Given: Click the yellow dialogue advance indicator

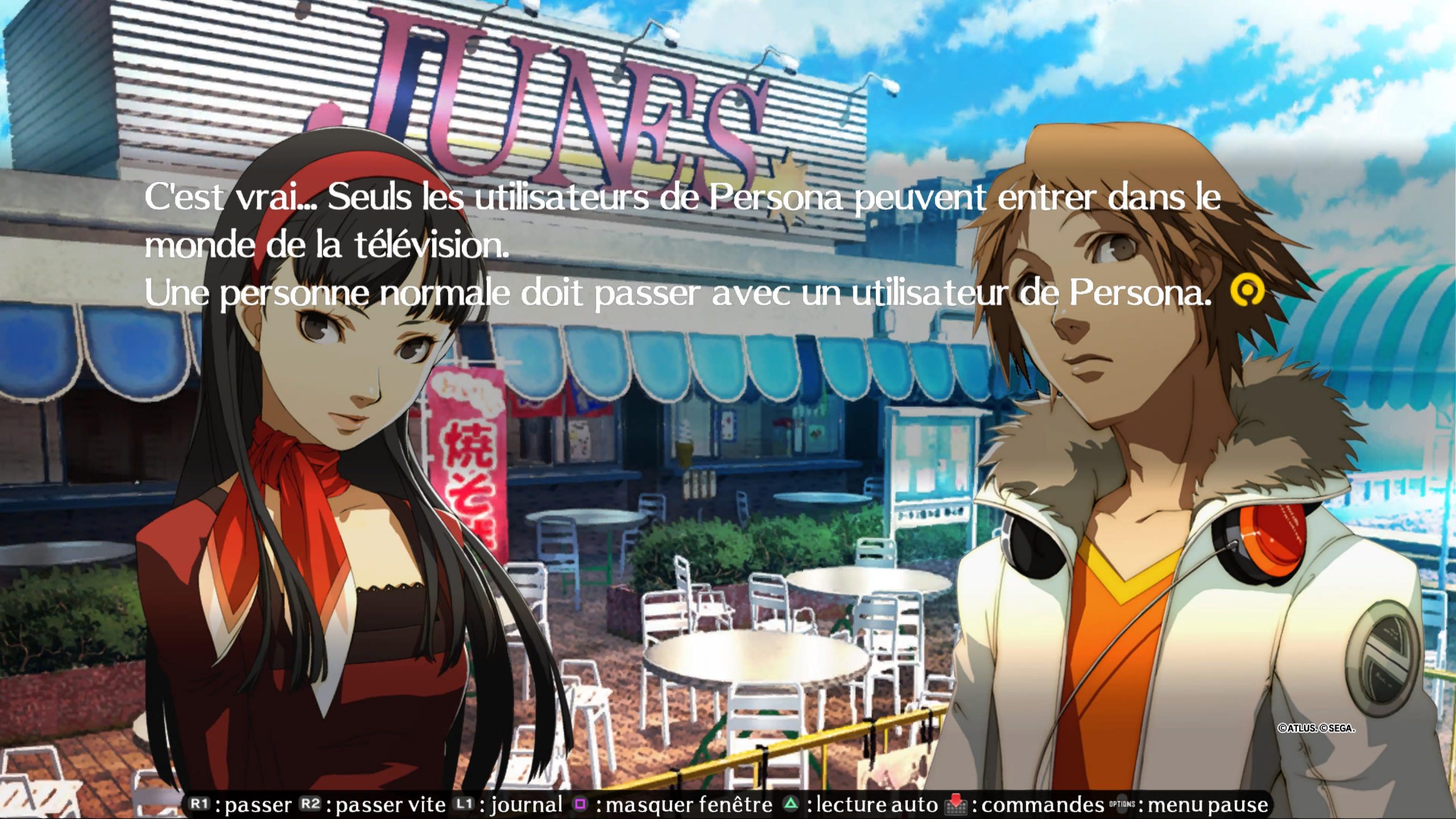Looking at the screenshot, I should pos(1247,291).
